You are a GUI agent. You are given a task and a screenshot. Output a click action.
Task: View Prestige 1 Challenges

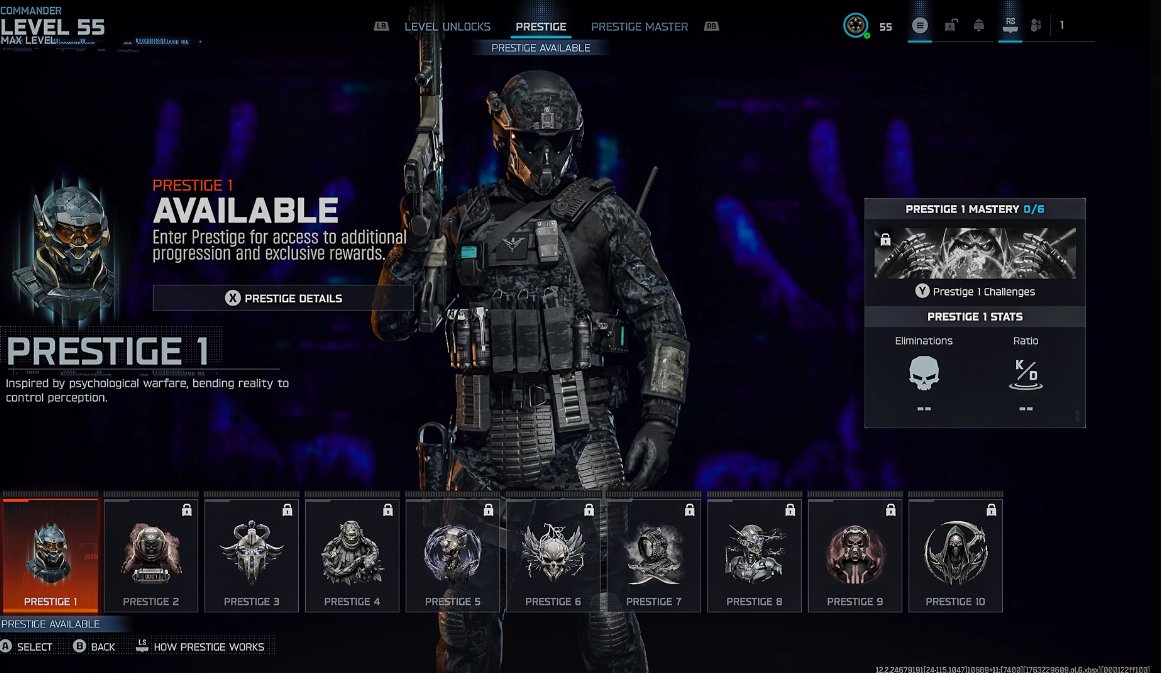point(975,292)
